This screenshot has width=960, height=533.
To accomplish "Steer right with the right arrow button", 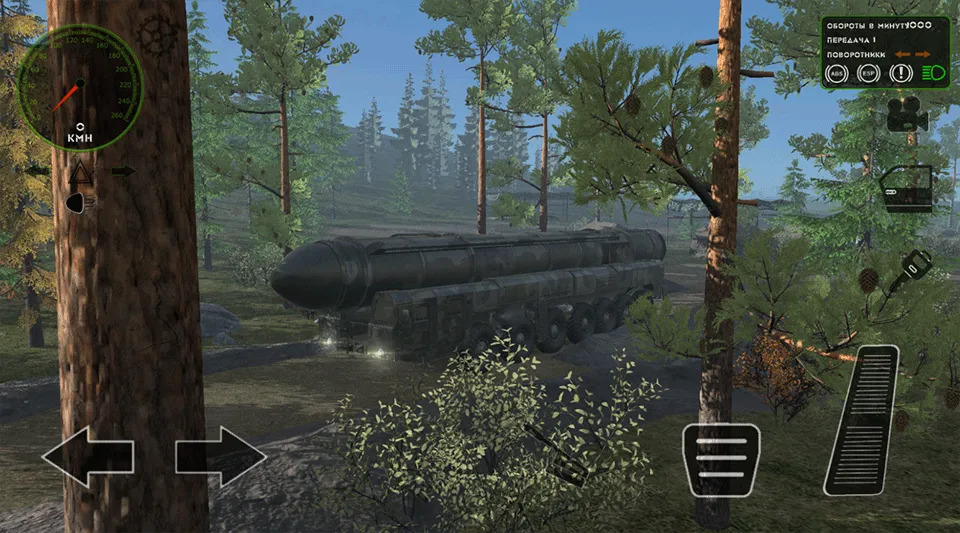I will coord(221,457).
